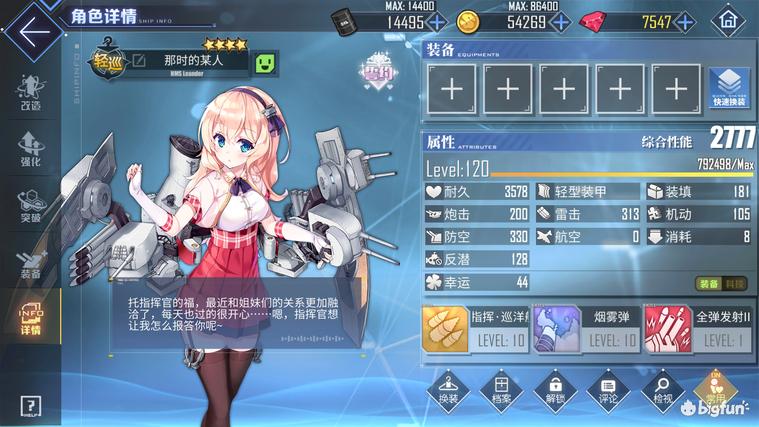759x427 pixels.
Task: Toggle the 装备/科技 stat switch
Action: click(722, 284)
